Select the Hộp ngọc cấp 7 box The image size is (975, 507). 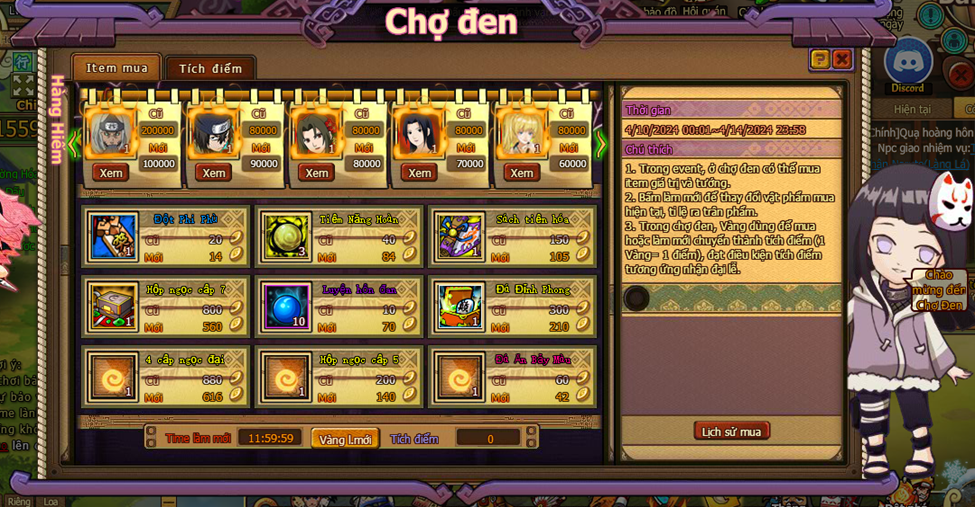tap(113, 306)
